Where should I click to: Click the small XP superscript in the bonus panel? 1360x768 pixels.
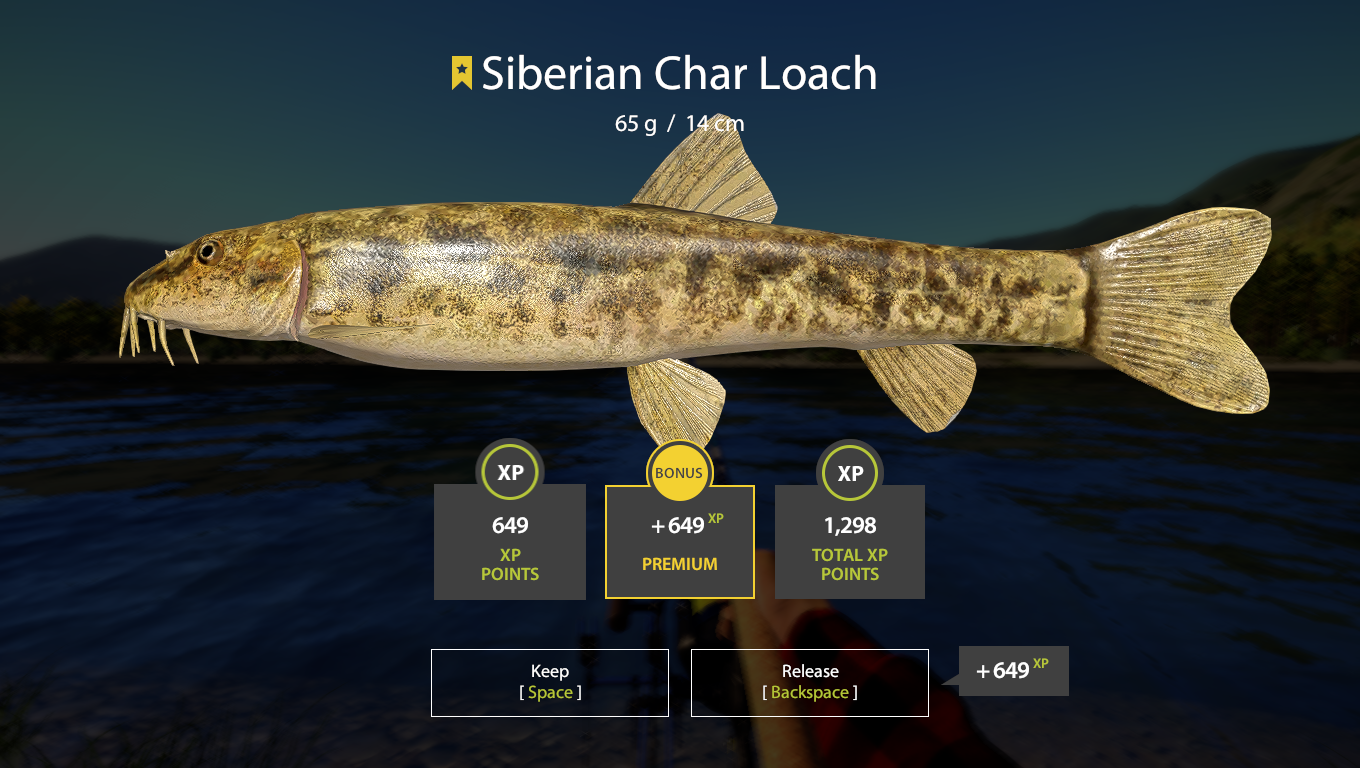pyautogui.click(x=714, y=517)
